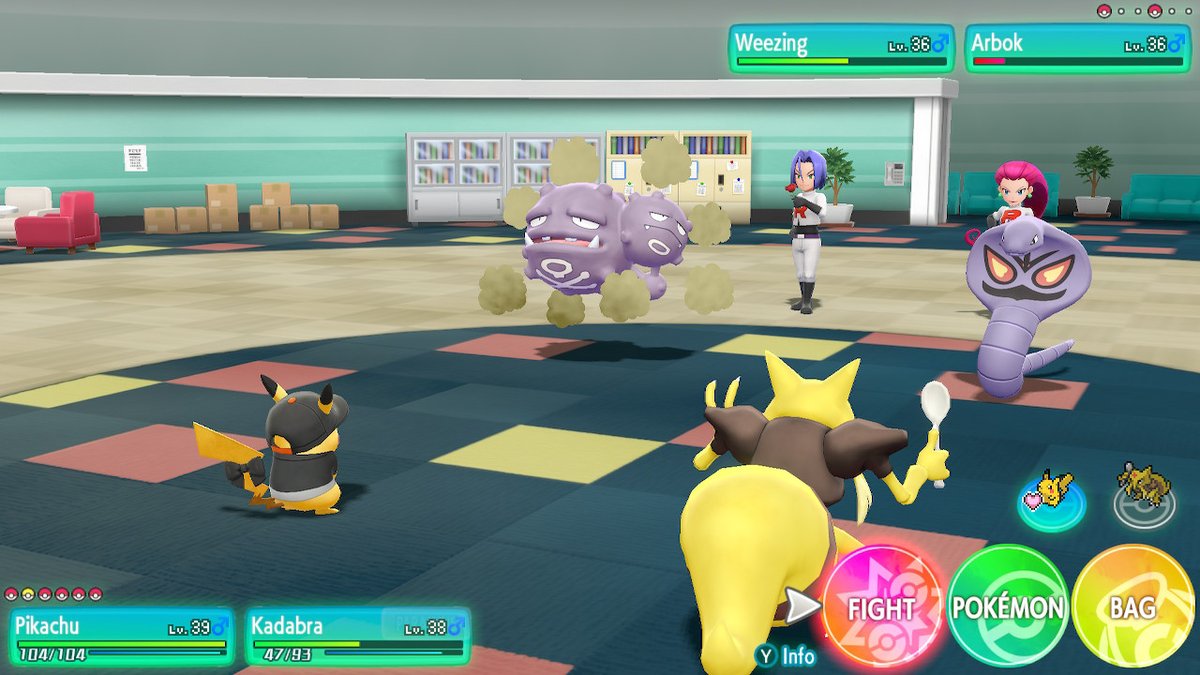Open the POKÉMON party menu
Image resolution: width=1200 pixels, height=675 pixels.
1007,607
